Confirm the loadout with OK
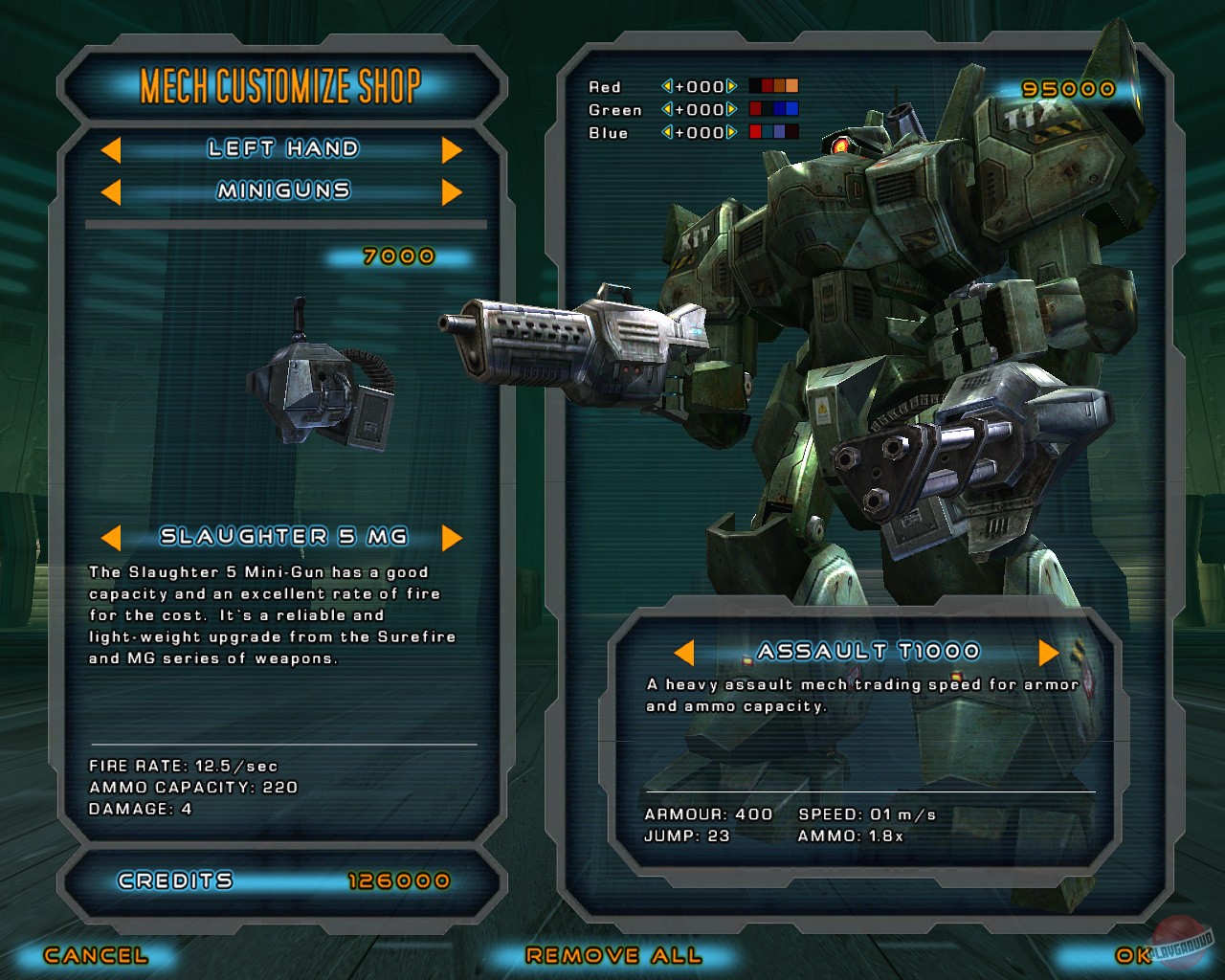Viewport: 1225px width, 980px height. coord(1130,955)
